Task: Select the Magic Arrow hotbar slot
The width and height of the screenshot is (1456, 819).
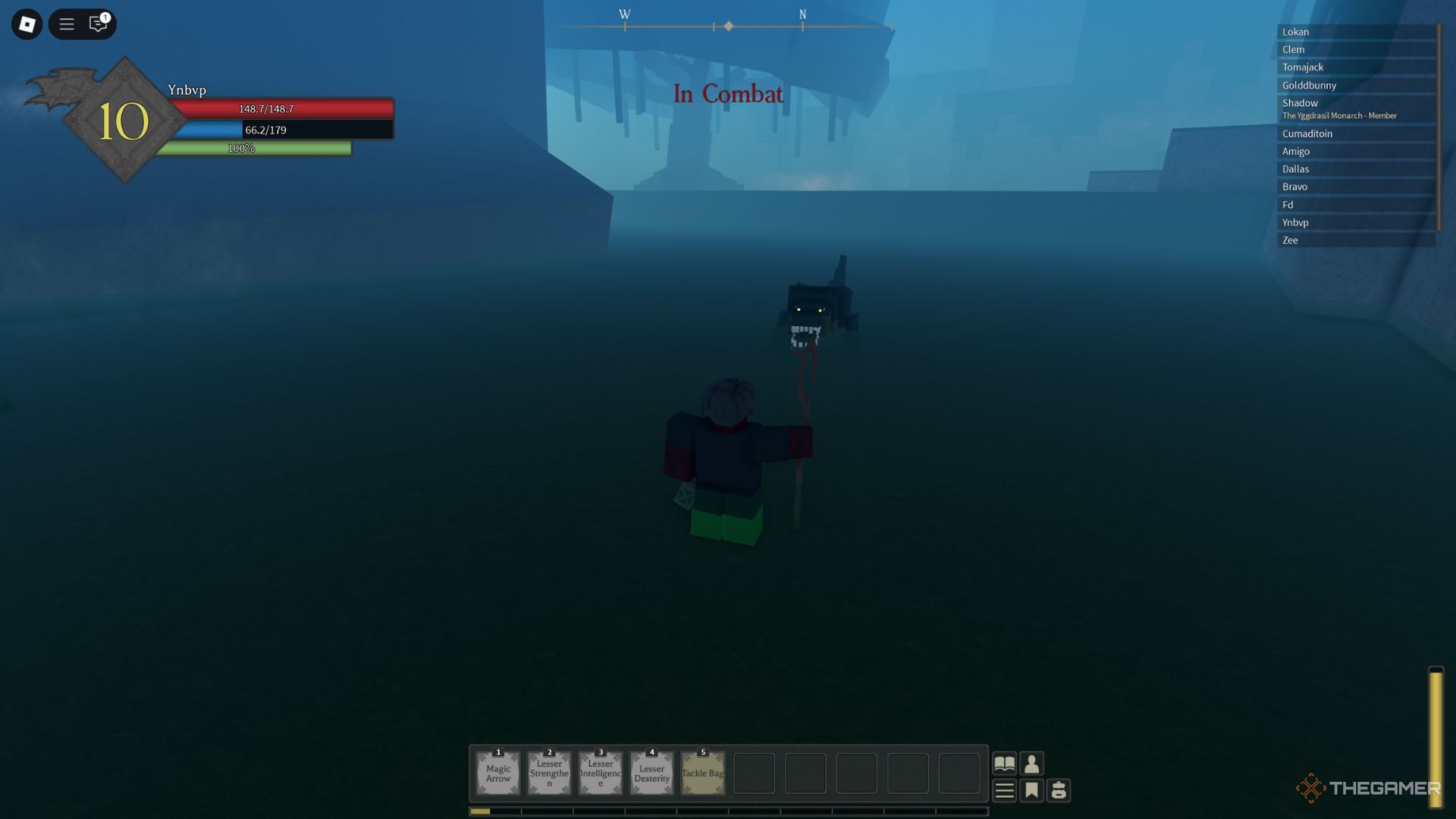Action: [x=497, y=772]
